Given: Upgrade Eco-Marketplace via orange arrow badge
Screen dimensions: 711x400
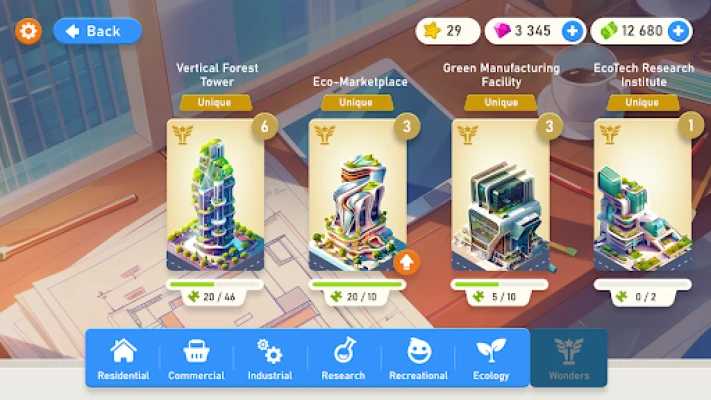Looking at the screenshot, I should click(405, 263).
